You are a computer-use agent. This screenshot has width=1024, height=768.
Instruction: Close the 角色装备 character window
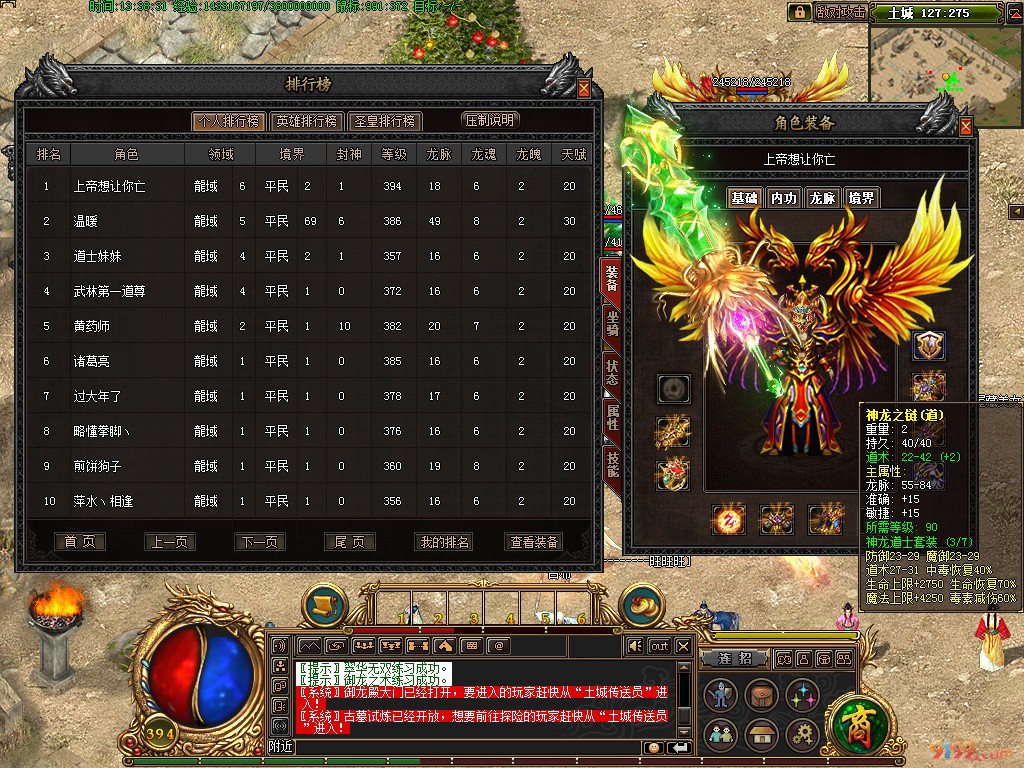(x=965, y=127)
